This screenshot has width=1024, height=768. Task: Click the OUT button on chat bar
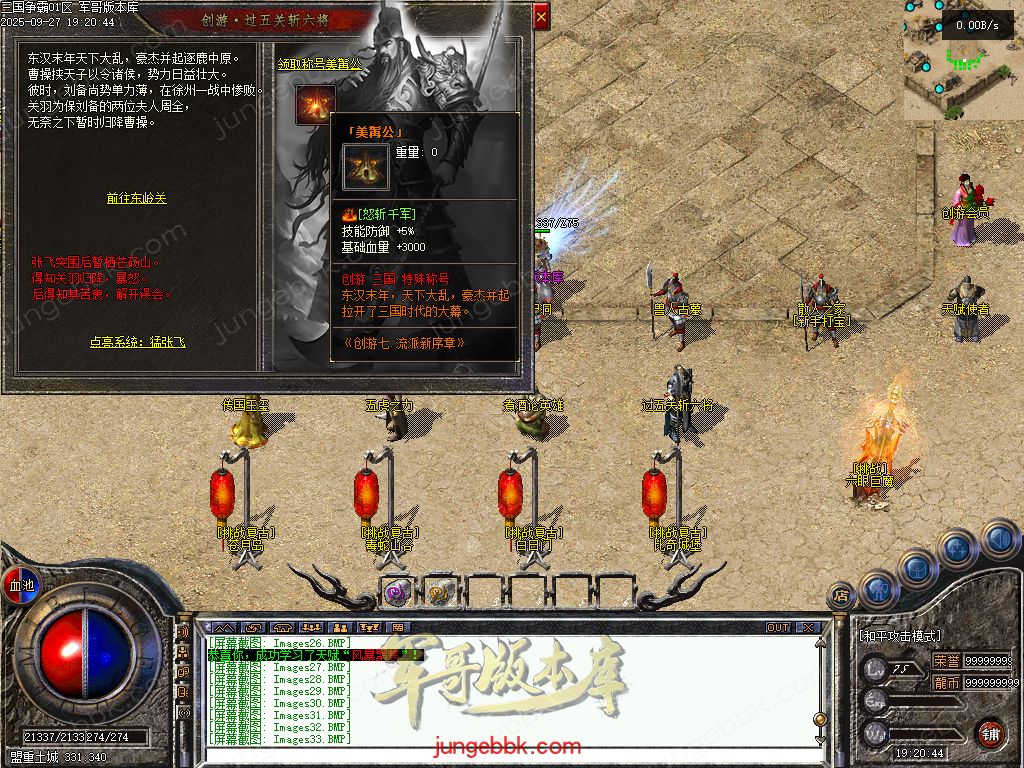[x=778, y=627]
